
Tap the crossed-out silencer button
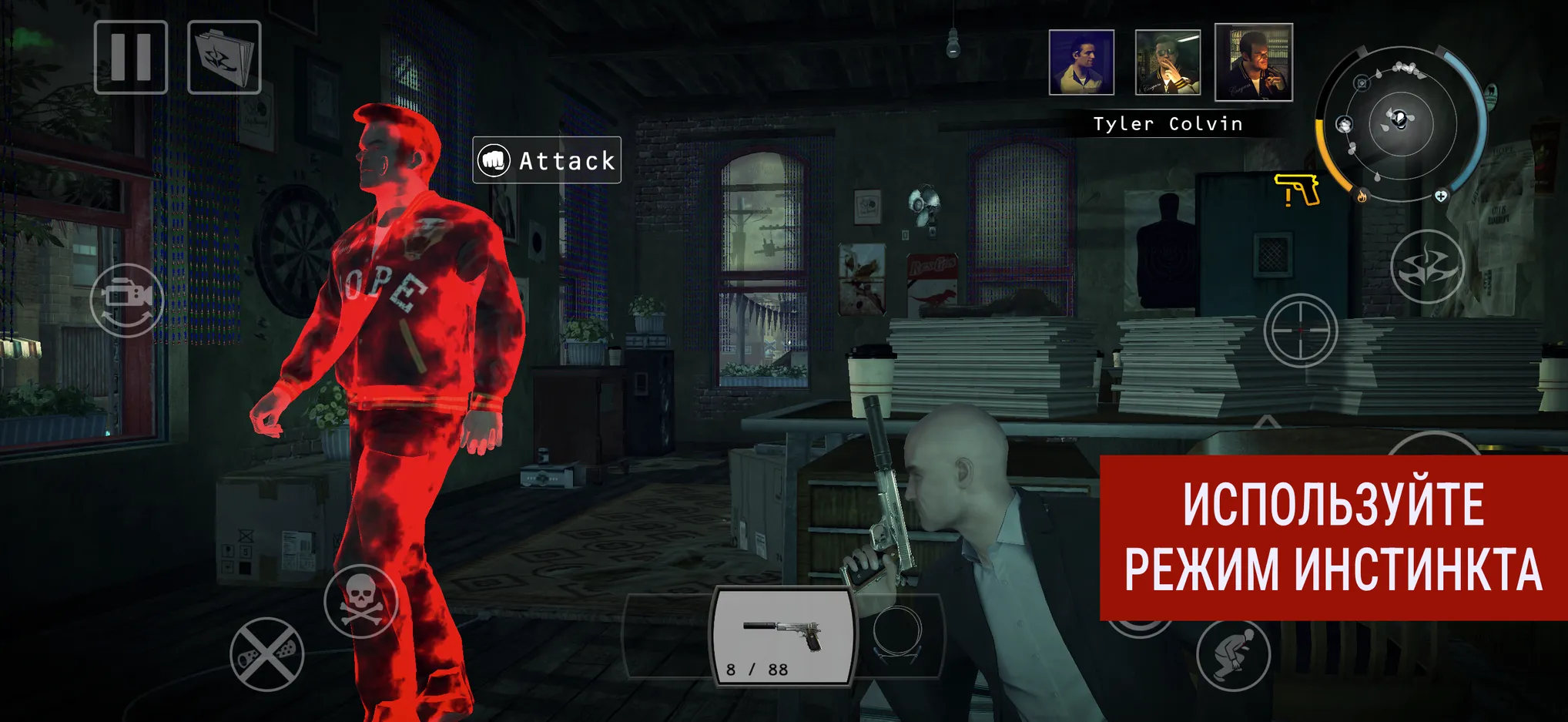point(266,654)
